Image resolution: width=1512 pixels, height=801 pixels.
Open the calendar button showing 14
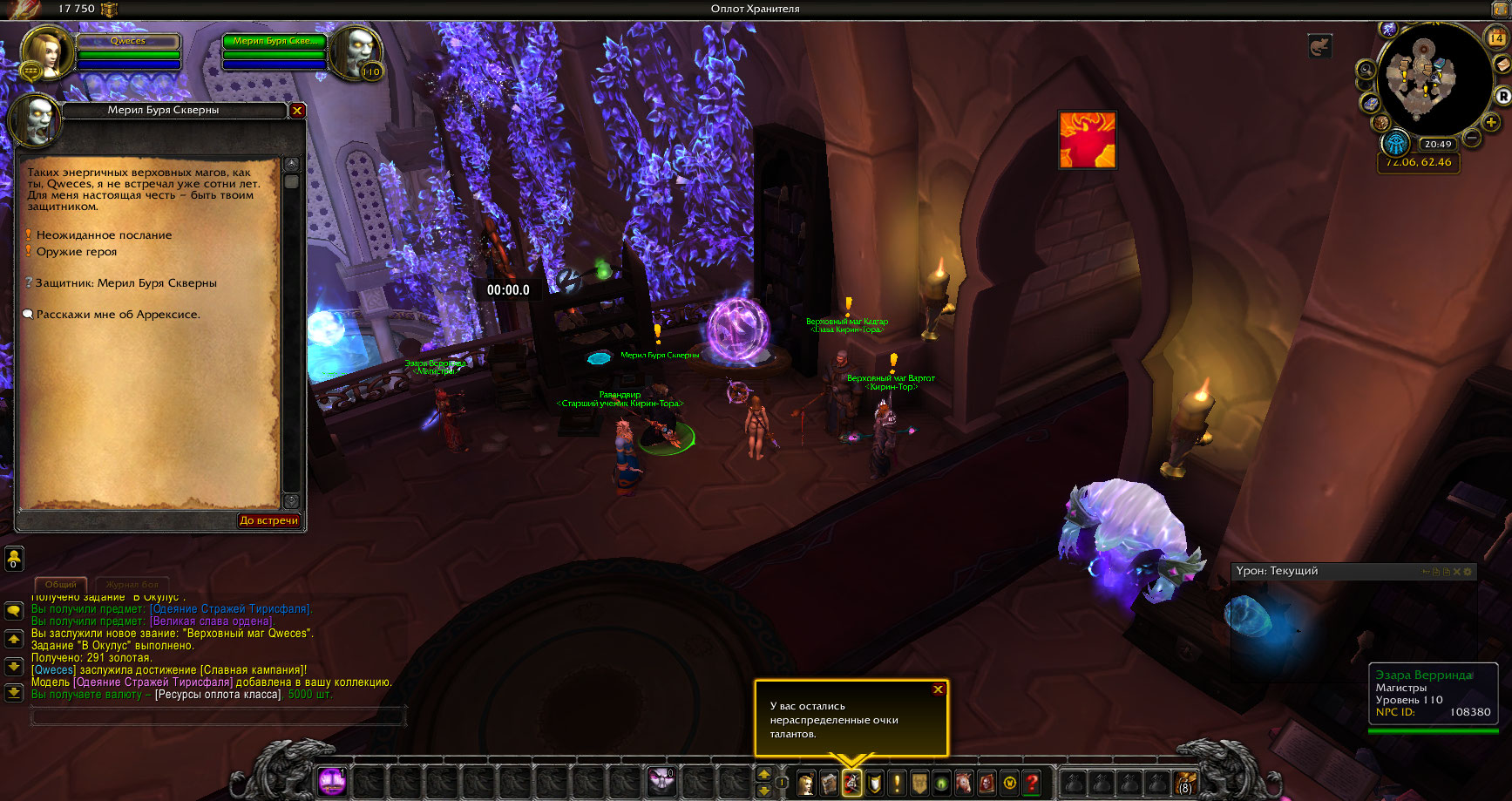pyautogui.click(x=1496, y=37)
